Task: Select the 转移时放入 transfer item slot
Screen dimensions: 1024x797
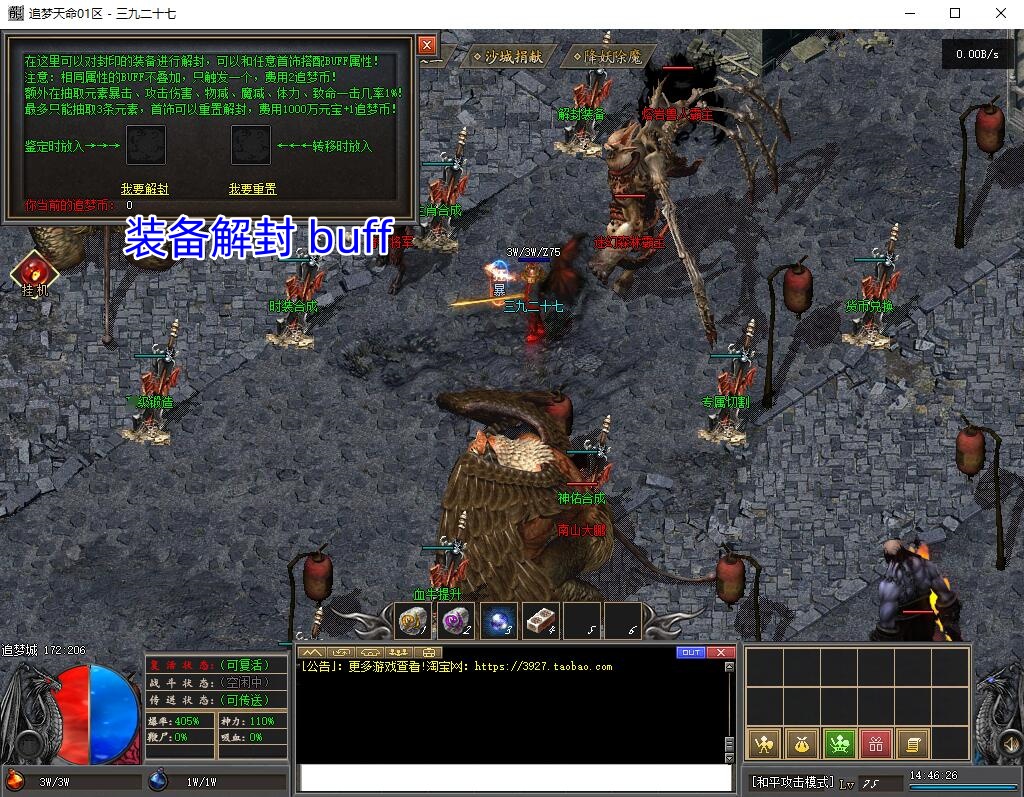Action: pyautogui.click(x=250, y=145)
